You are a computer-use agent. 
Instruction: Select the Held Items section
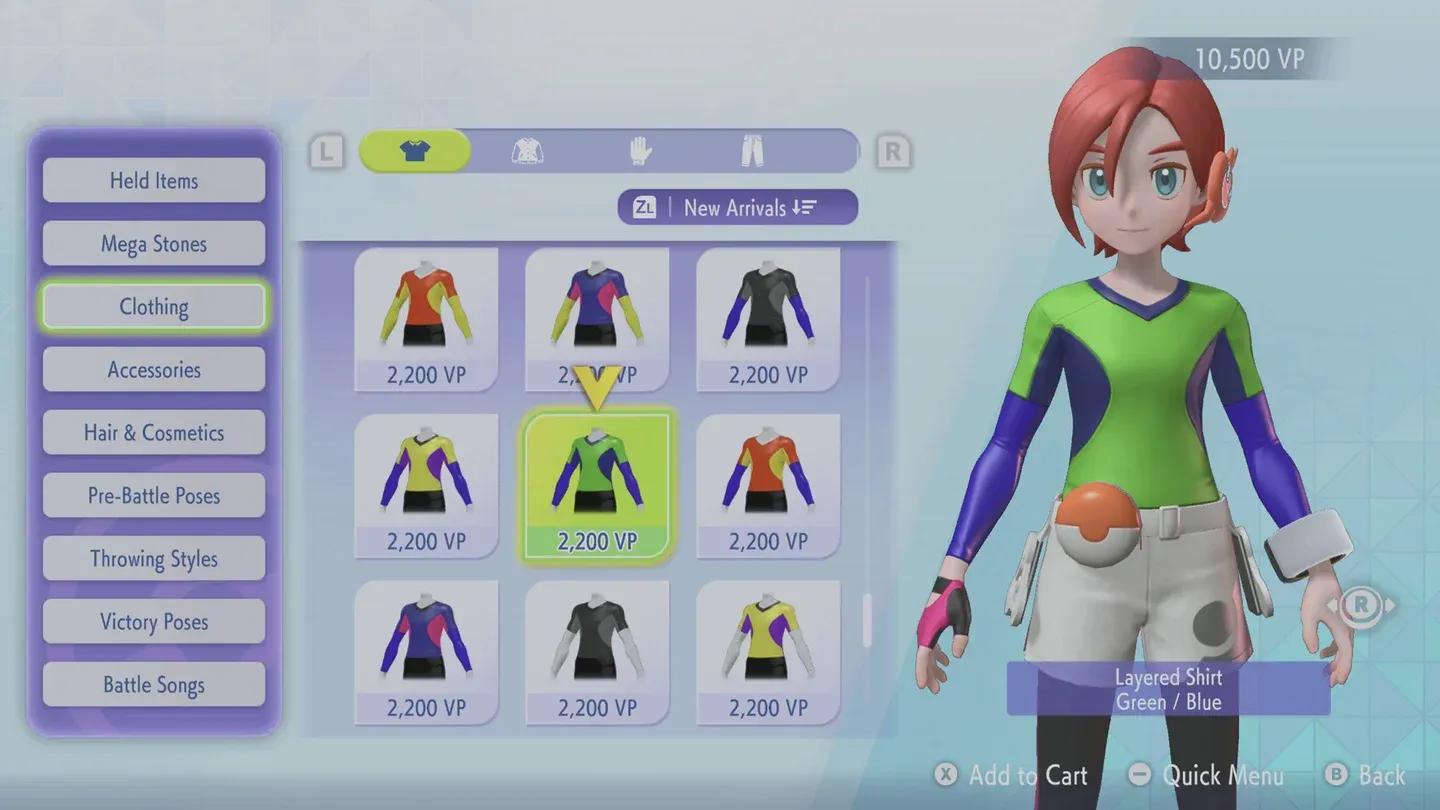153,180
